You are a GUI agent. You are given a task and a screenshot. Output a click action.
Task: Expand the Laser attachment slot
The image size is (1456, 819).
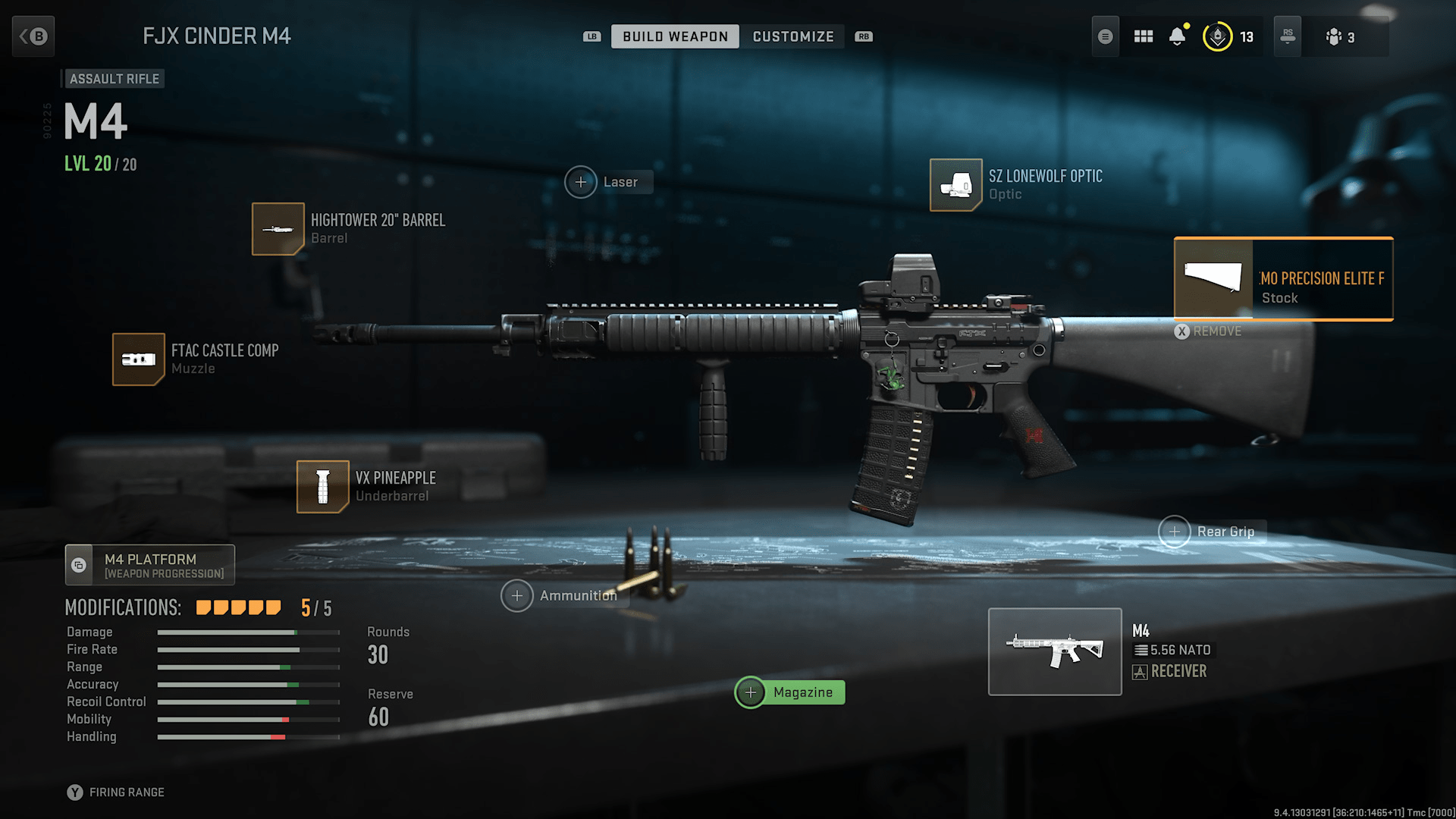coord(581,182)
